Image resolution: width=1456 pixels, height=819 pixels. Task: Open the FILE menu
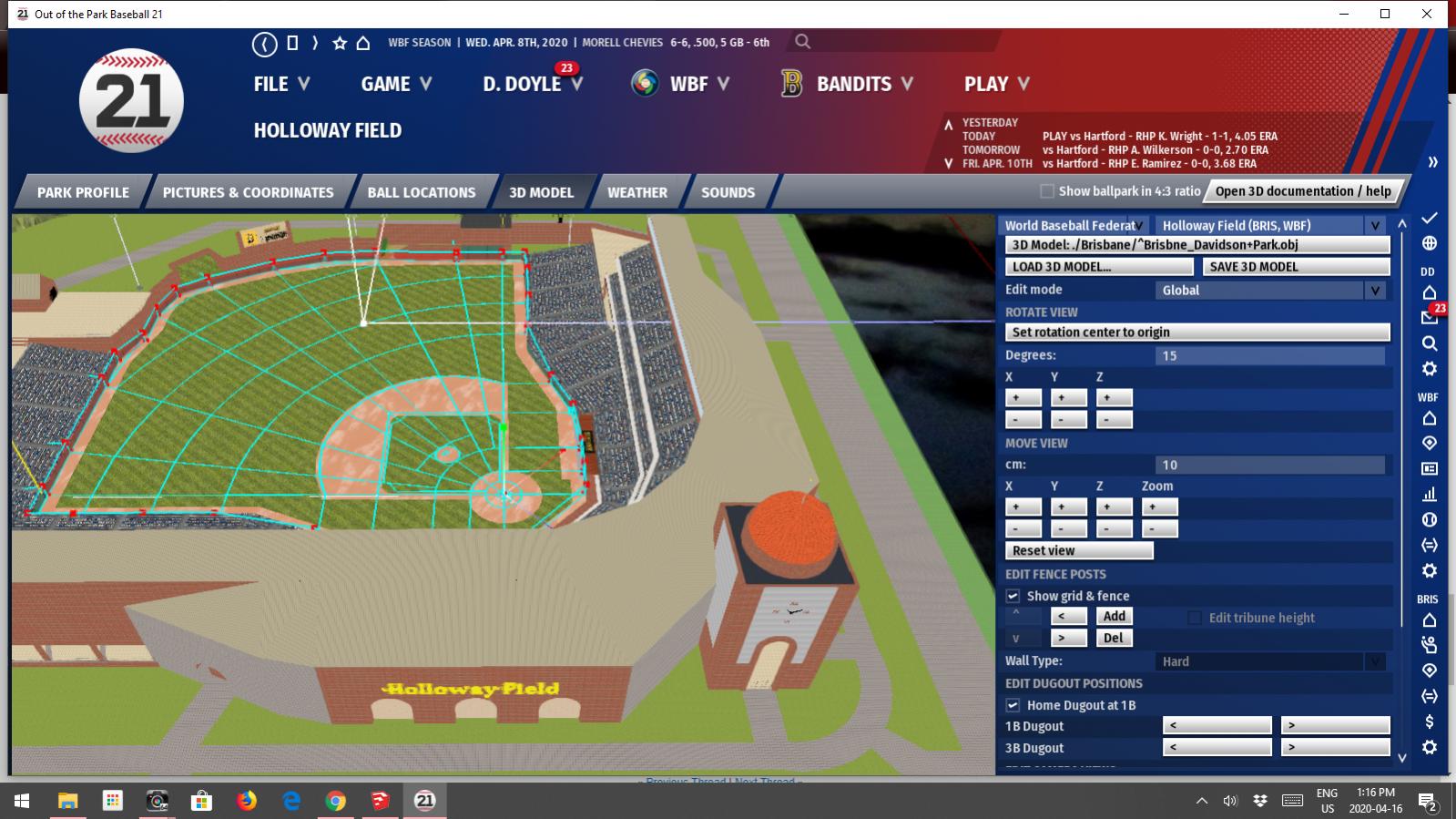click(x=280, y=84)
